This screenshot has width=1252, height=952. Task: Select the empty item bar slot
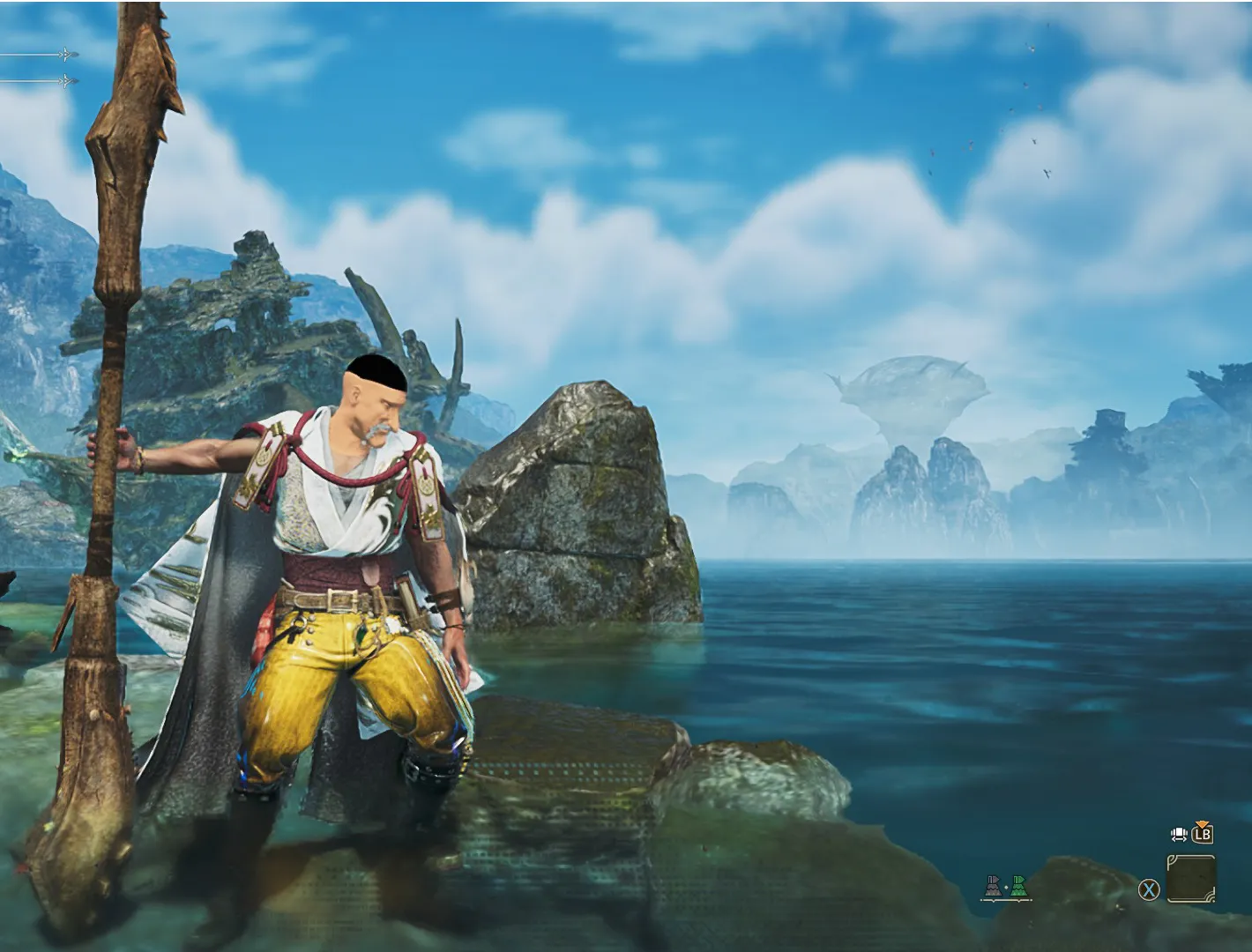(1190, 879)
